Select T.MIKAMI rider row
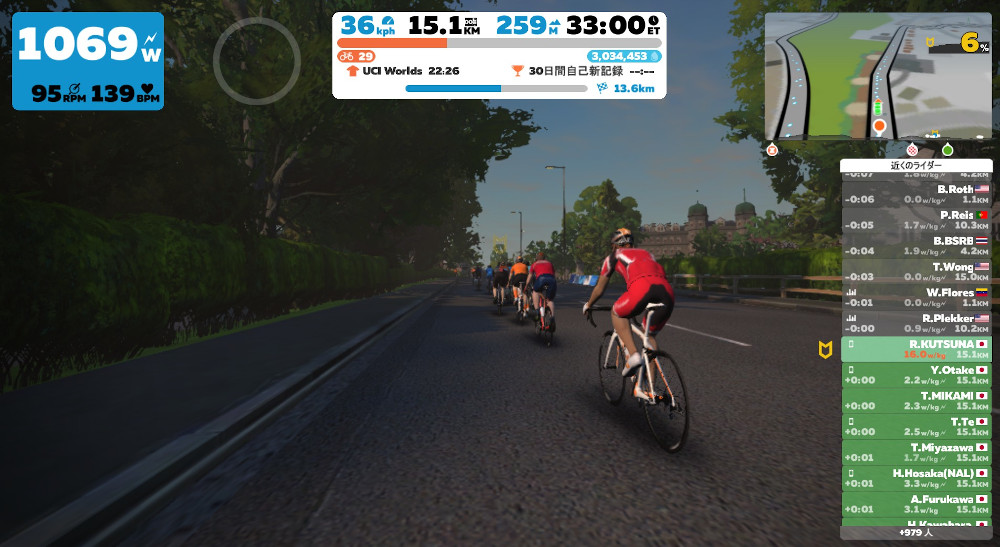Image resolution: width=1000 pixels, height=547 pixels. coord(916,401)
